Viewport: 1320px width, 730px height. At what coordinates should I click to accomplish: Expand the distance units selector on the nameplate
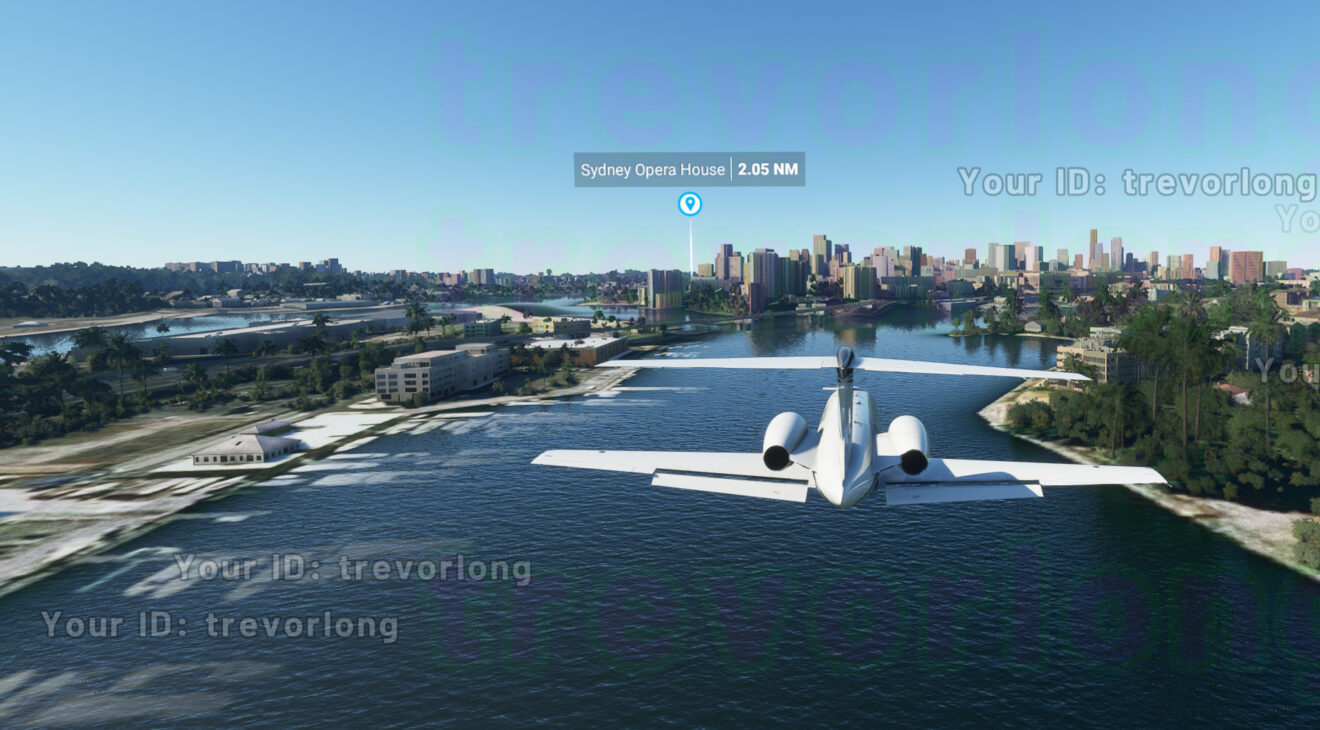pyautogui.click(x=767, y=170)
